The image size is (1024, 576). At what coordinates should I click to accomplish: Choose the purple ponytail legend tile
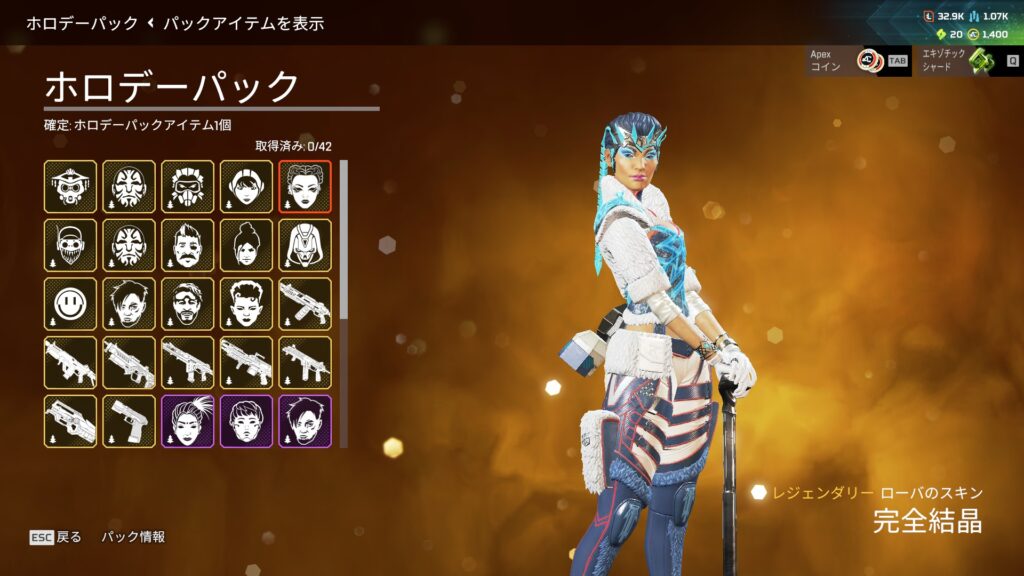(188, 421)
